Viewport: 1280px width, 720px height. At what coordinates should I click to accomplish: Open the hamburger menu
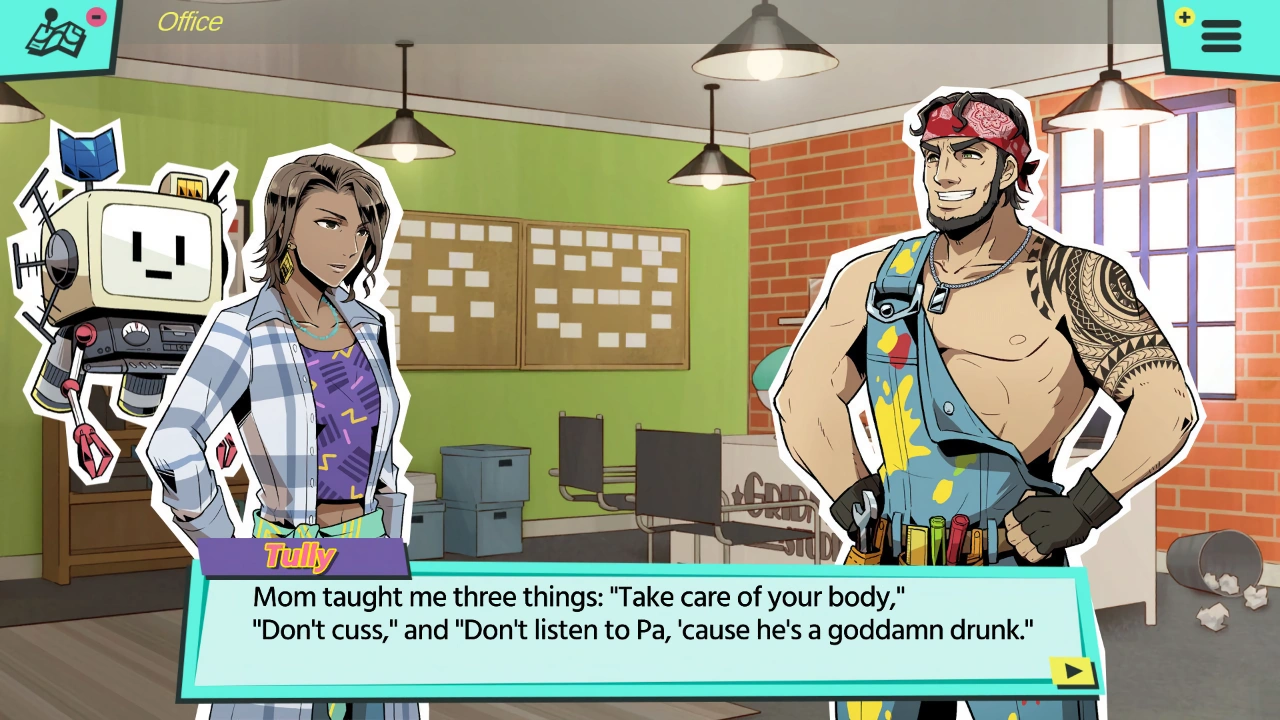point(1220,36)
